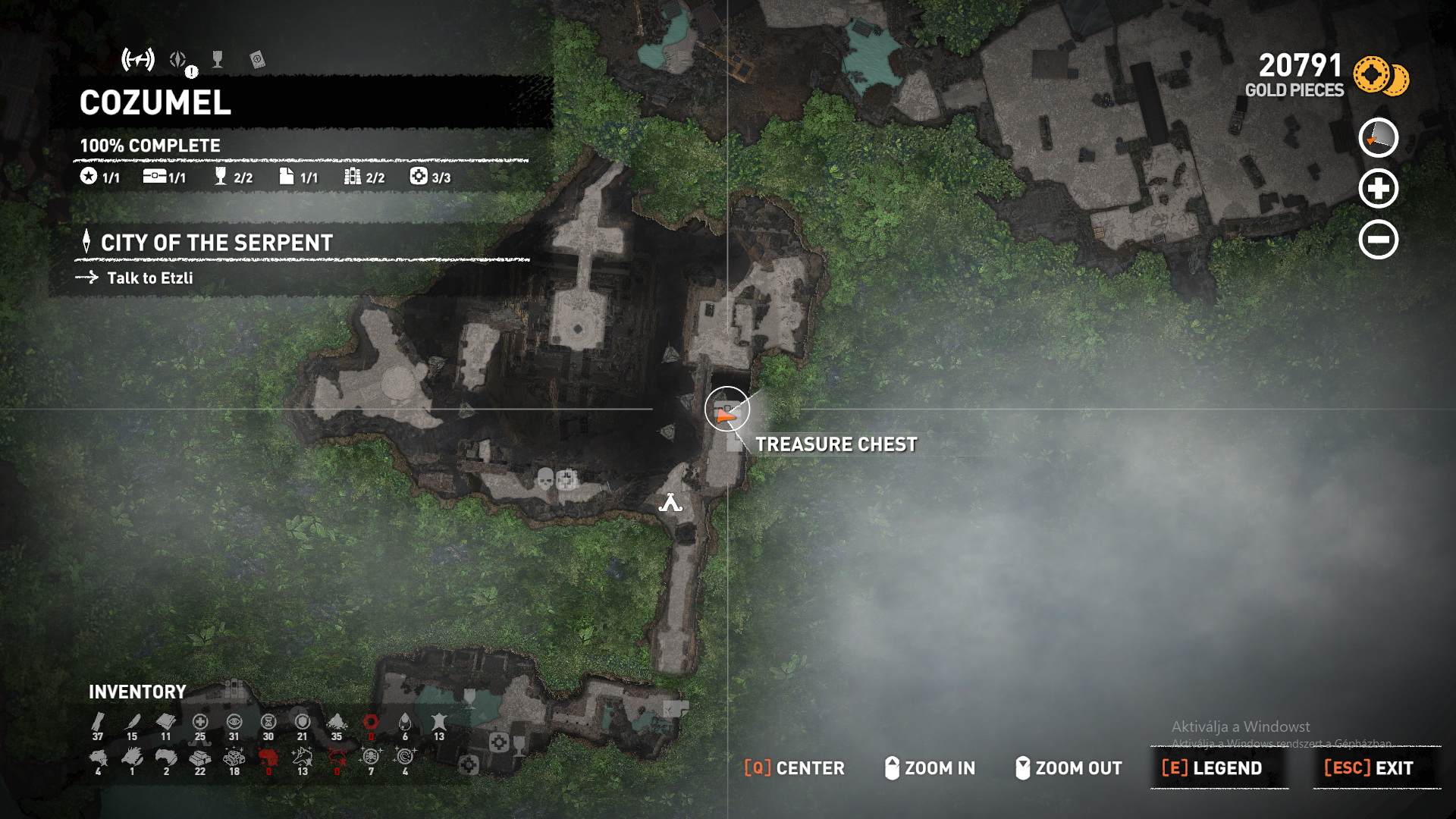The image size is (1456, 819).
Task: Click the plus zoom button
Action: (x=1378, y=189)
